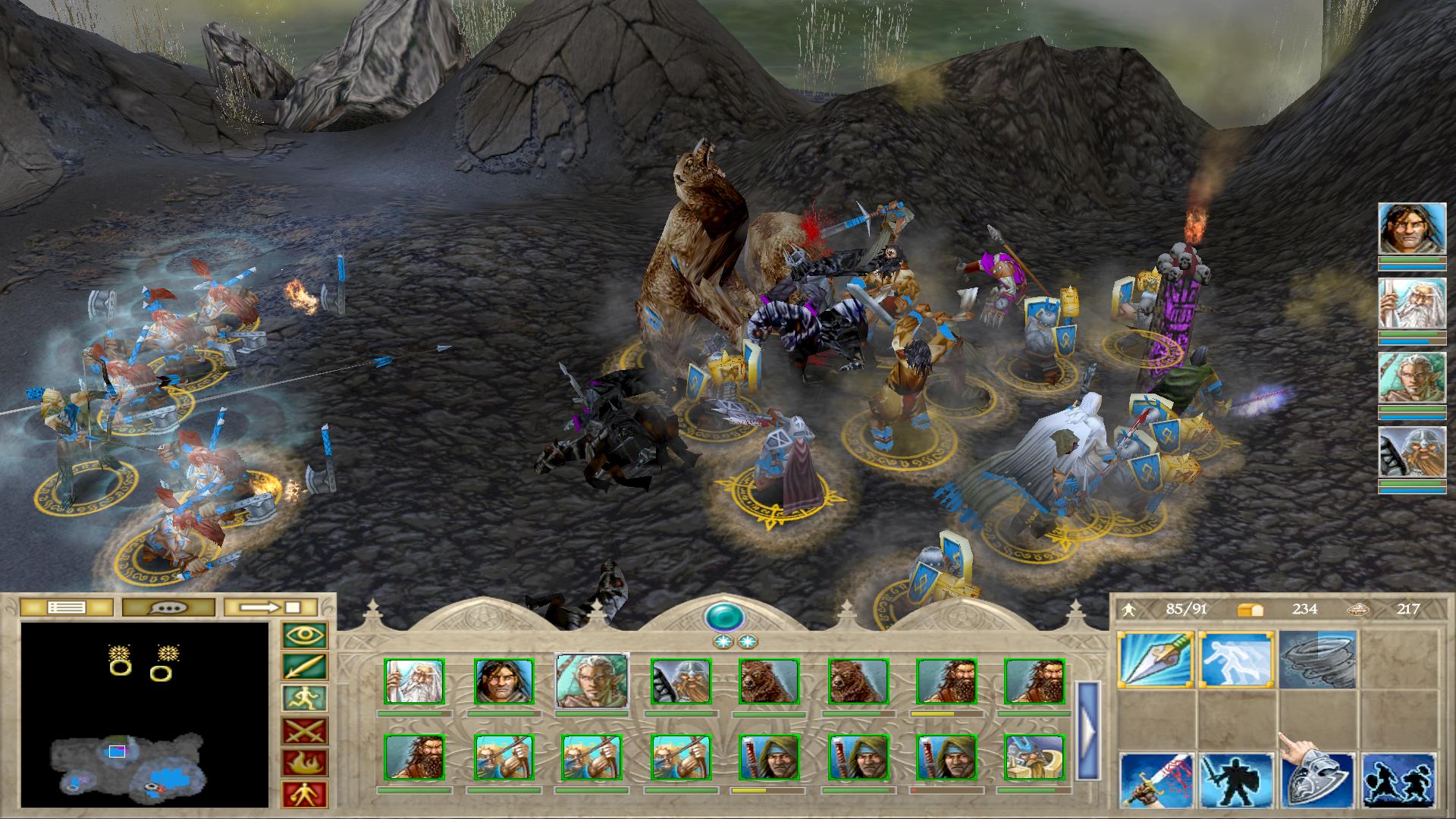Activate the spear thrust ability
The width and height of the screenshot is (1456, 819).
1156,660
